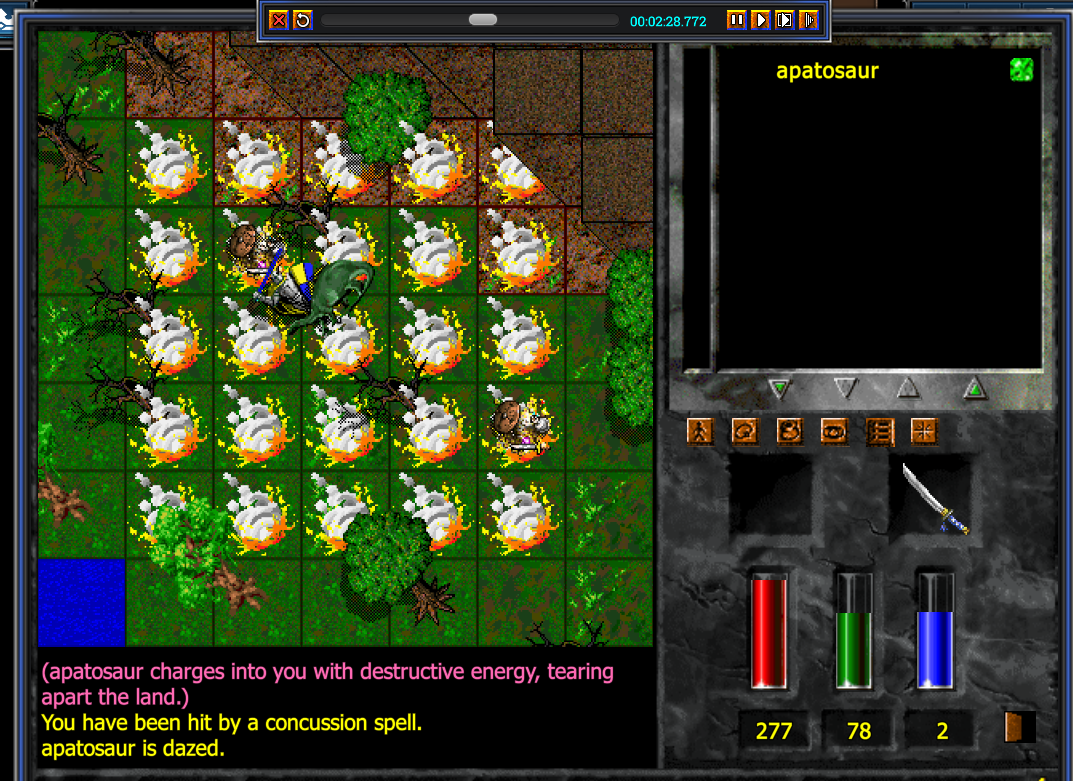Image resolution: width=1073 pixels, height=781 pixels.
Task: Click the grey down-arrow button
Action: [x=846, y=388]
